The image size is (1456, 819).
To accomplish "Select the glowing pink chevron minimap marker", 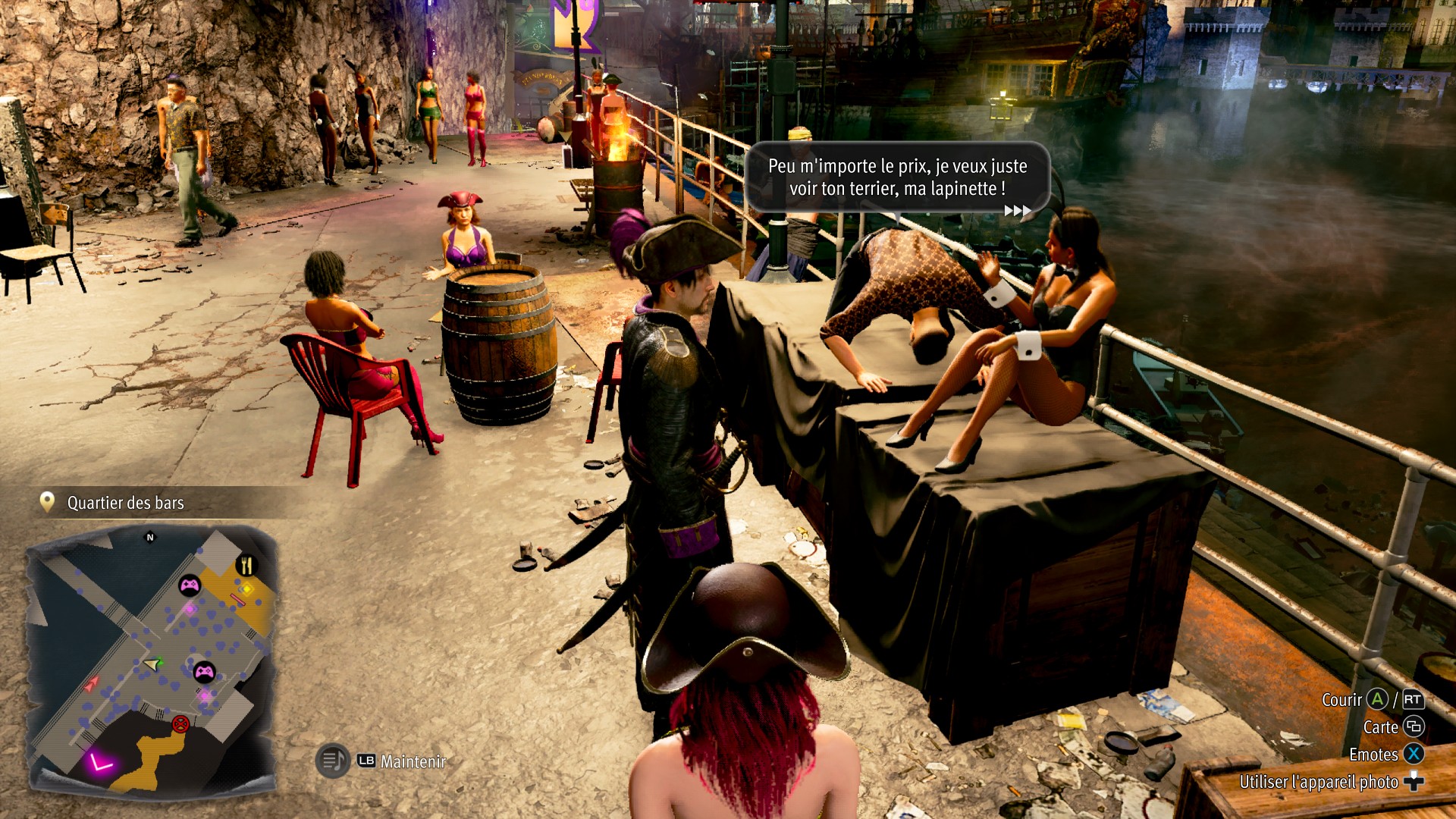I will [x=100, y=761].
